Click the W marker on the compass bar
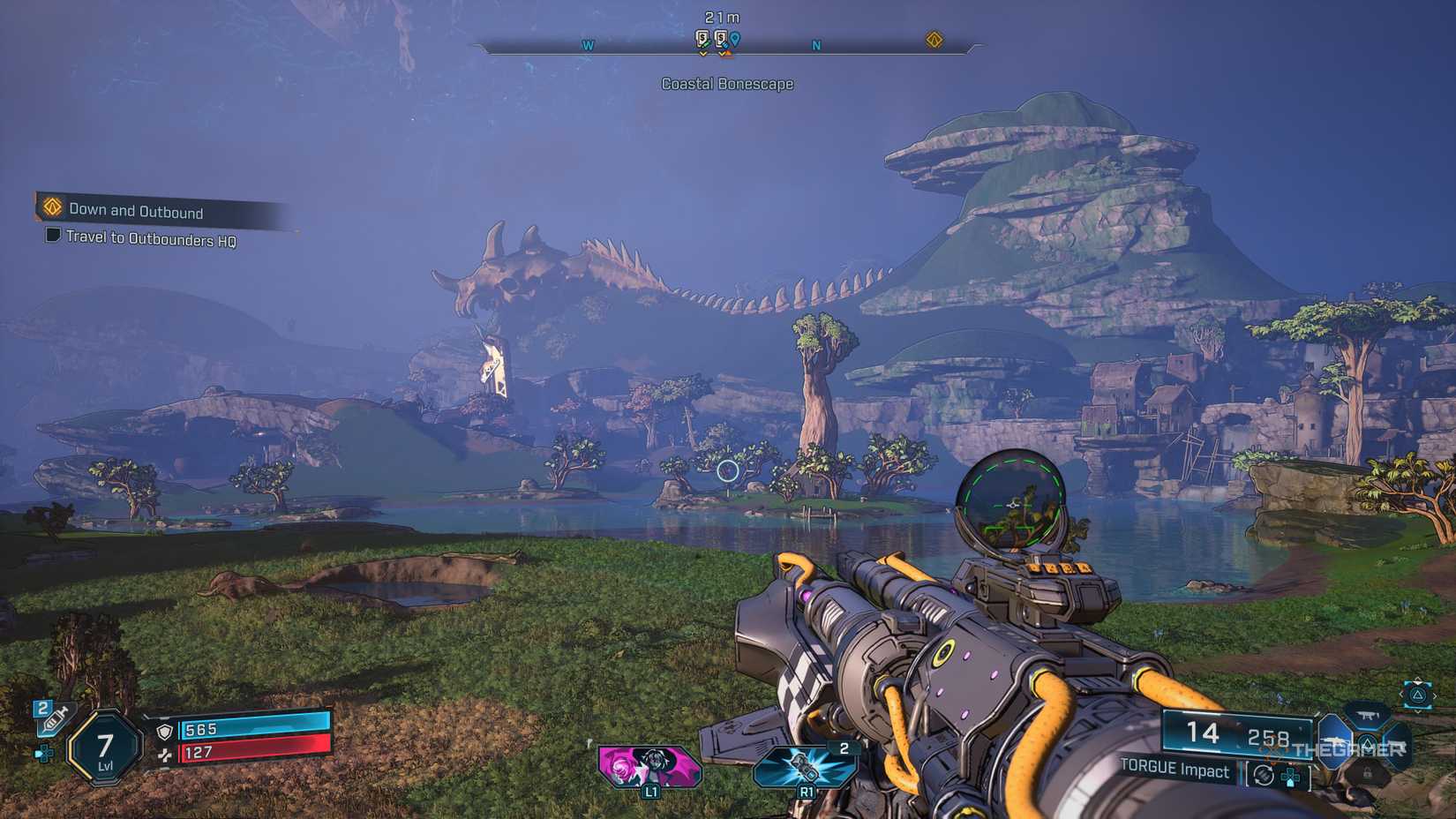The image size is (1456, 819). tap(588, 46)
